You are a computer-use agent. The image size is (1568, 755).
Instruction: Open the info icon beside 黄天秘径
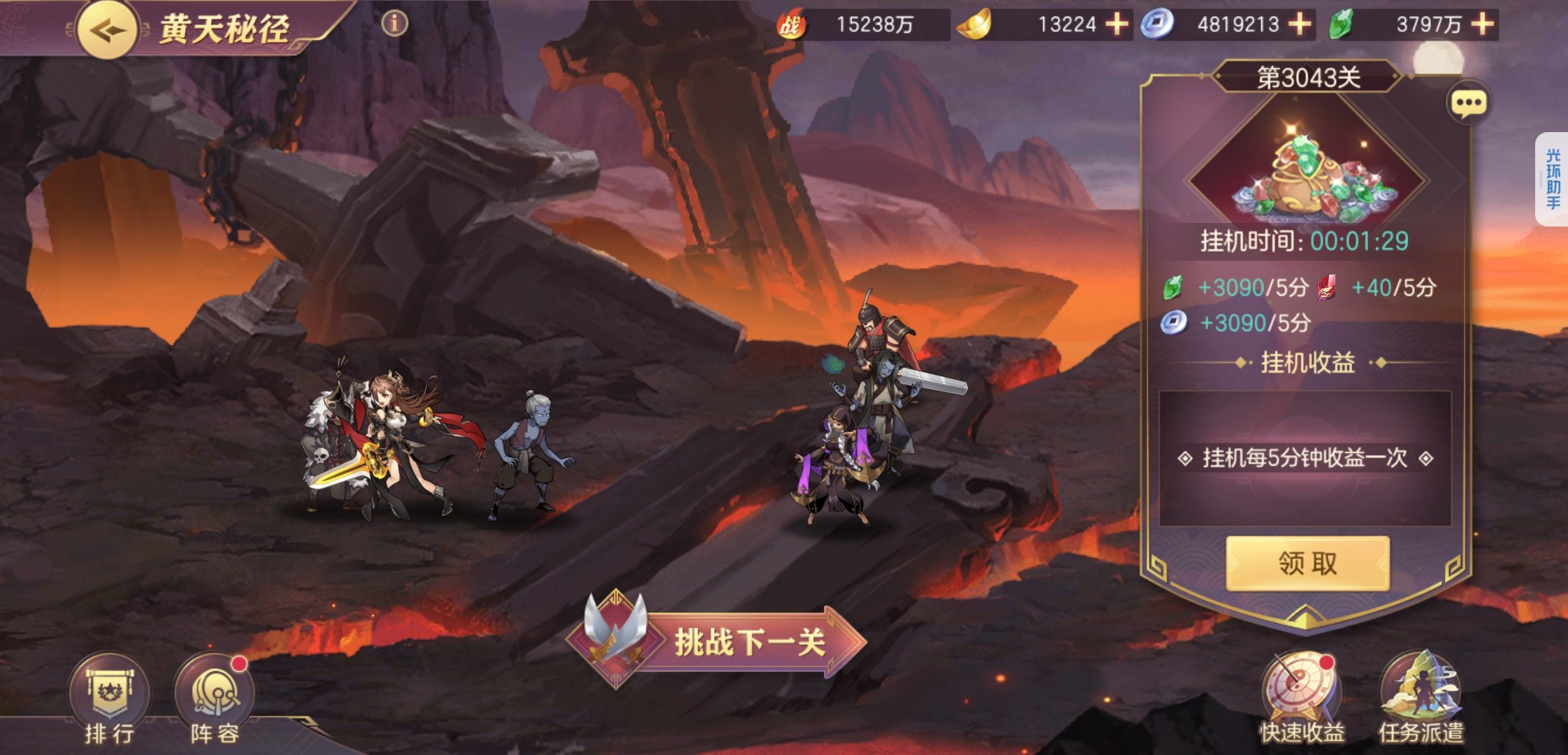pos(394,24)
